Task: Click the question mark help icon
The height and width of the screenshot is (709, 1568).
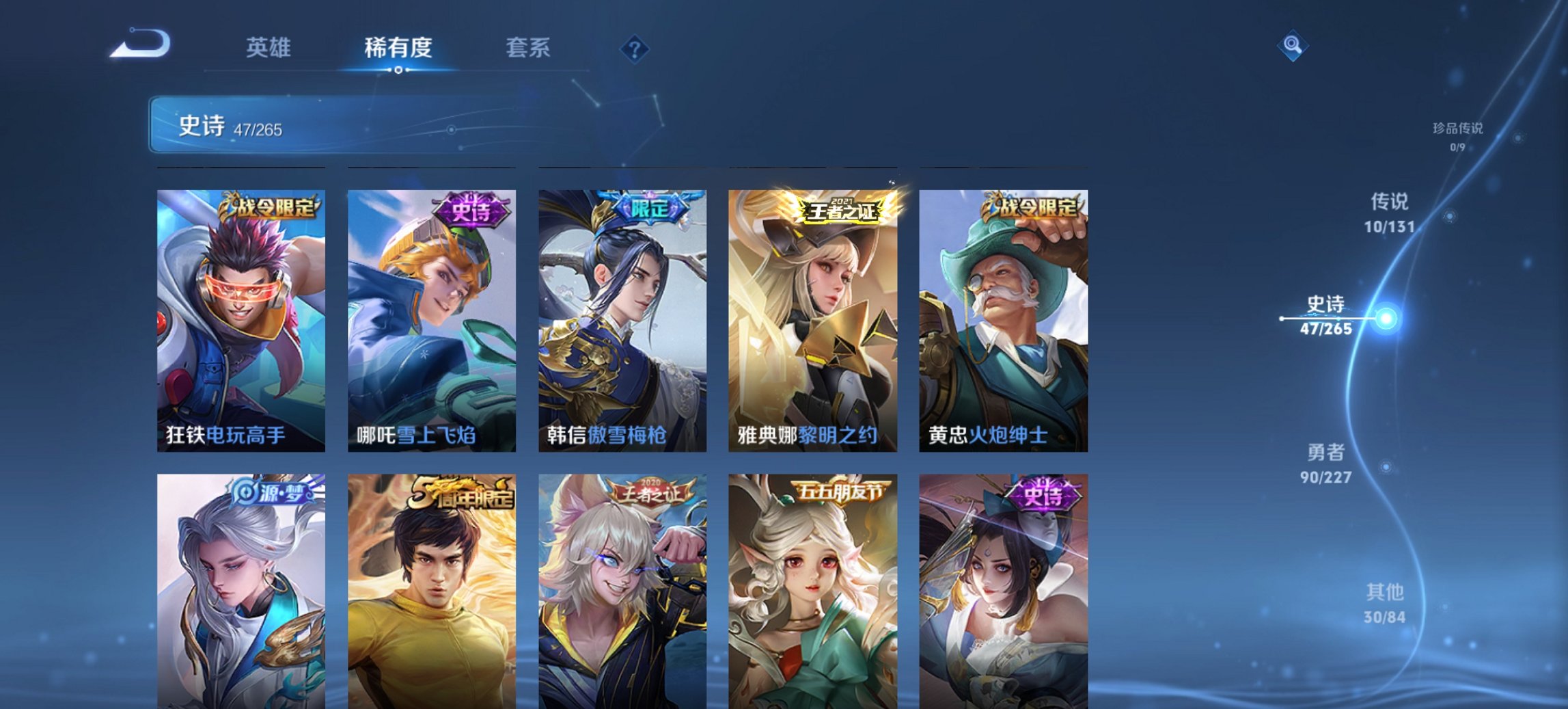Action: 635,48
